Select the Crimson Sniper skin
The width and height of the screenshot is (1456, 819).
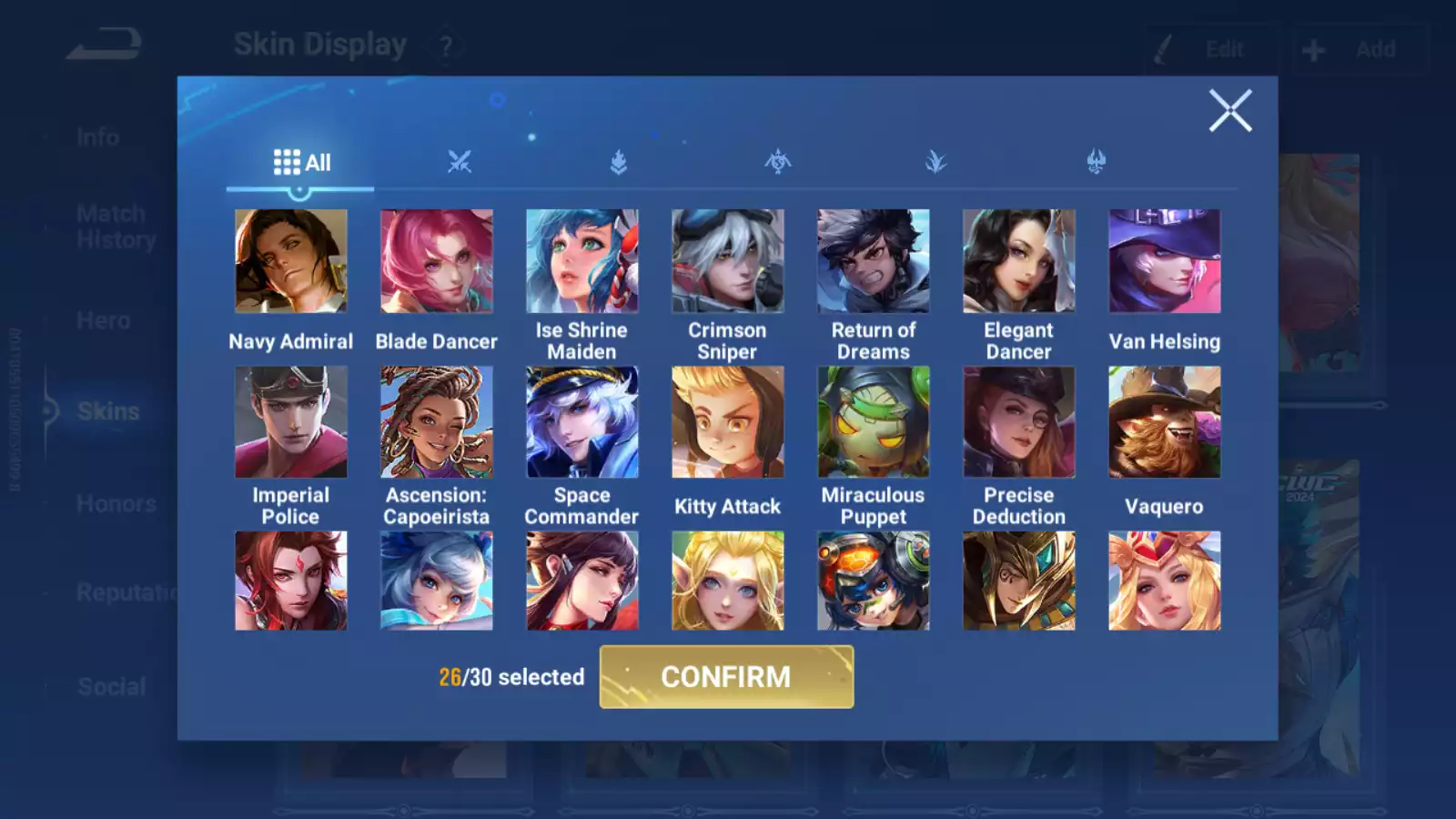tap(728, 261)
